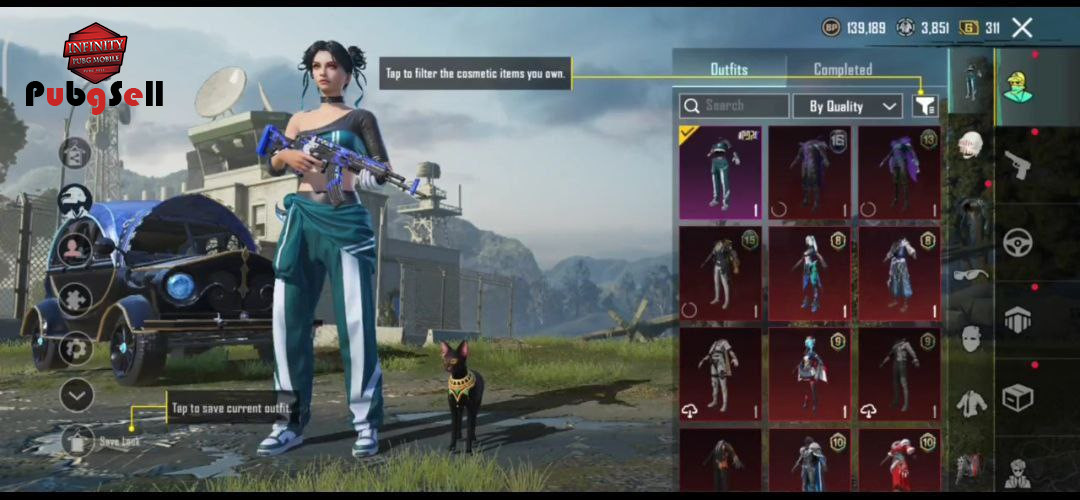Open the Completed tab
This screenshot has height=500, width=1080.
point(842,69)
